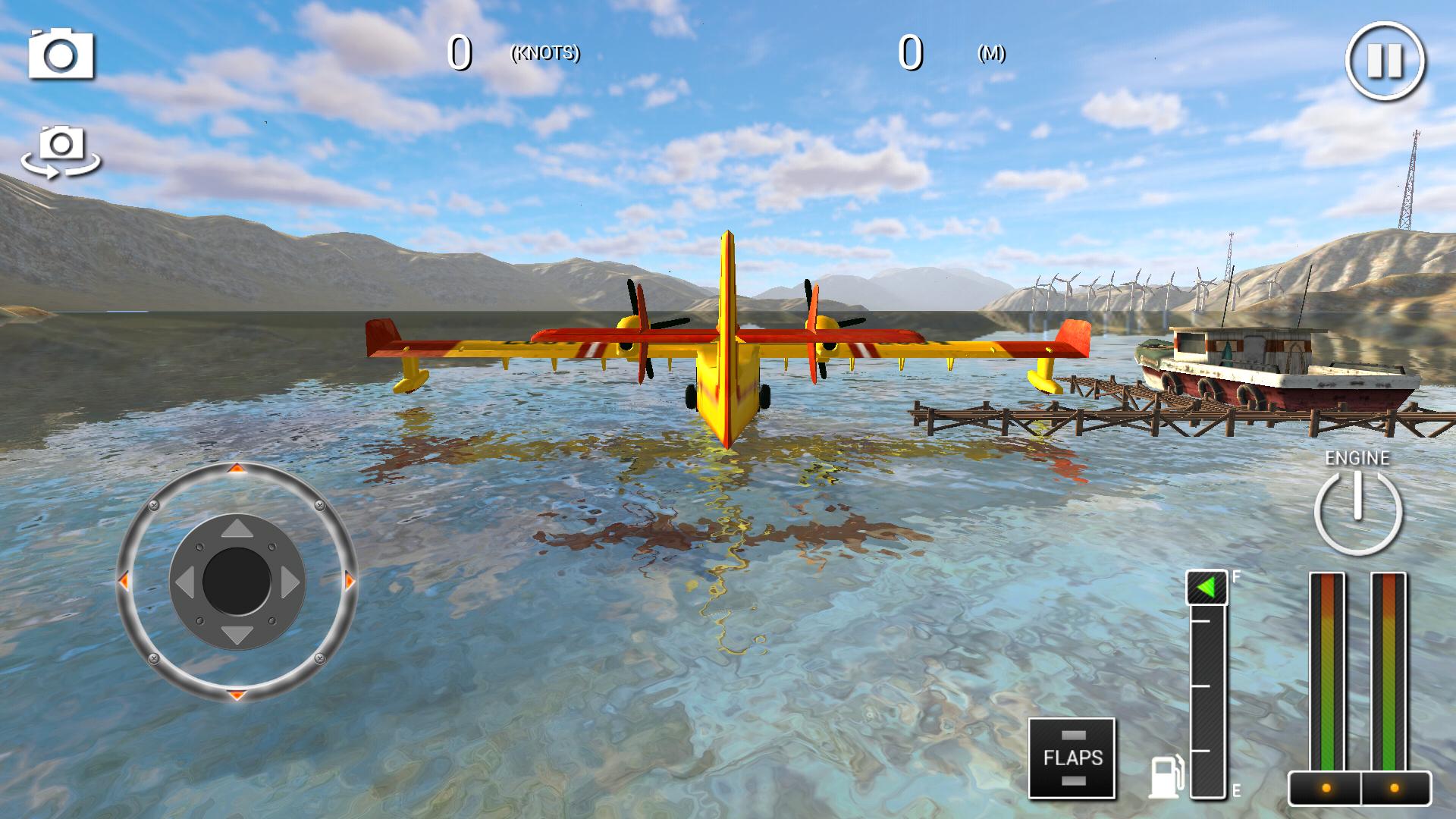Click the altitude meter readout
Viewport: 1456px width, 819px height.
click(909, 52)
